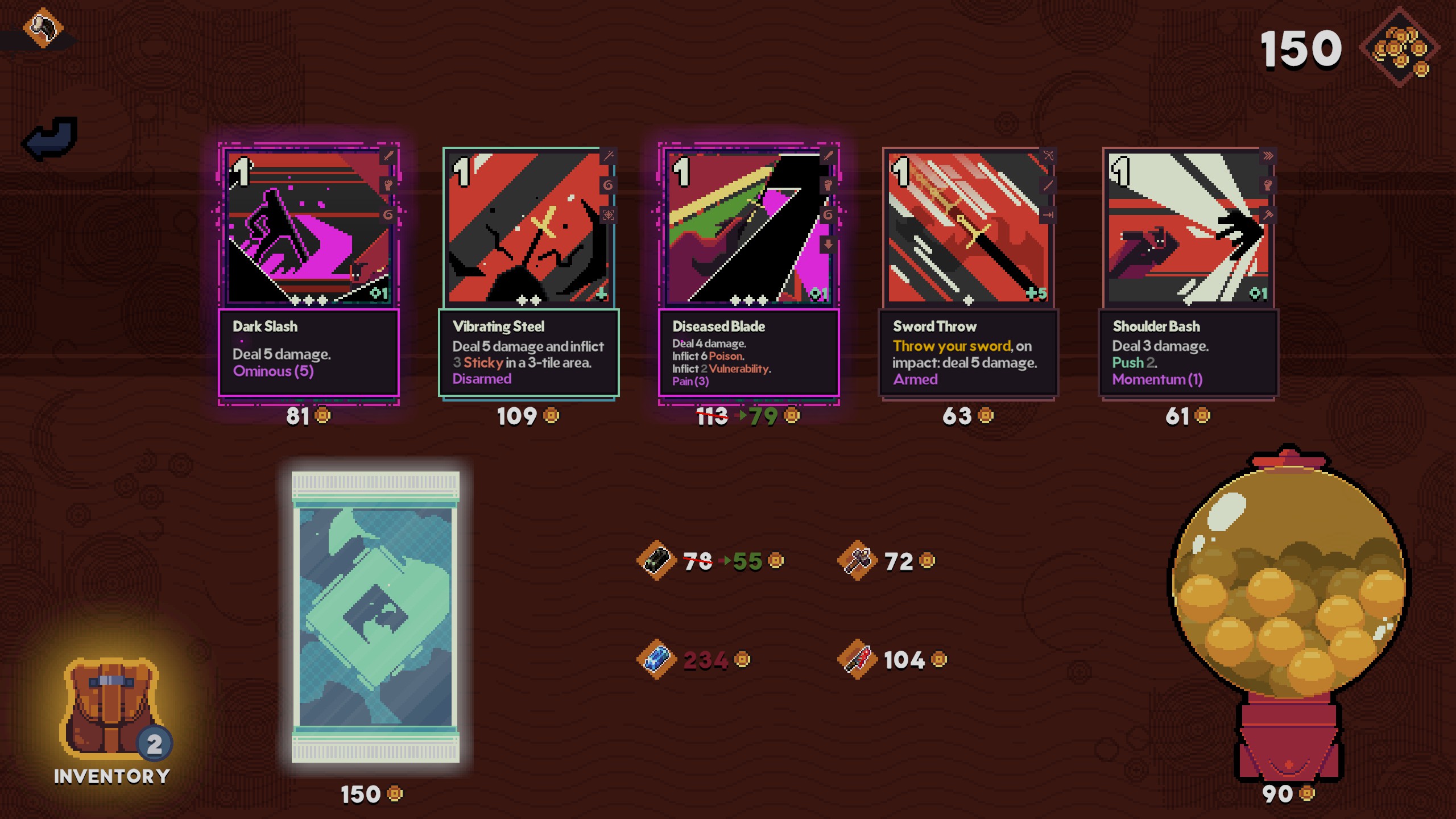Viewport: 1456px width, 819px height.
Task: Choose the Sword Throw card
Action: (968, 273)
